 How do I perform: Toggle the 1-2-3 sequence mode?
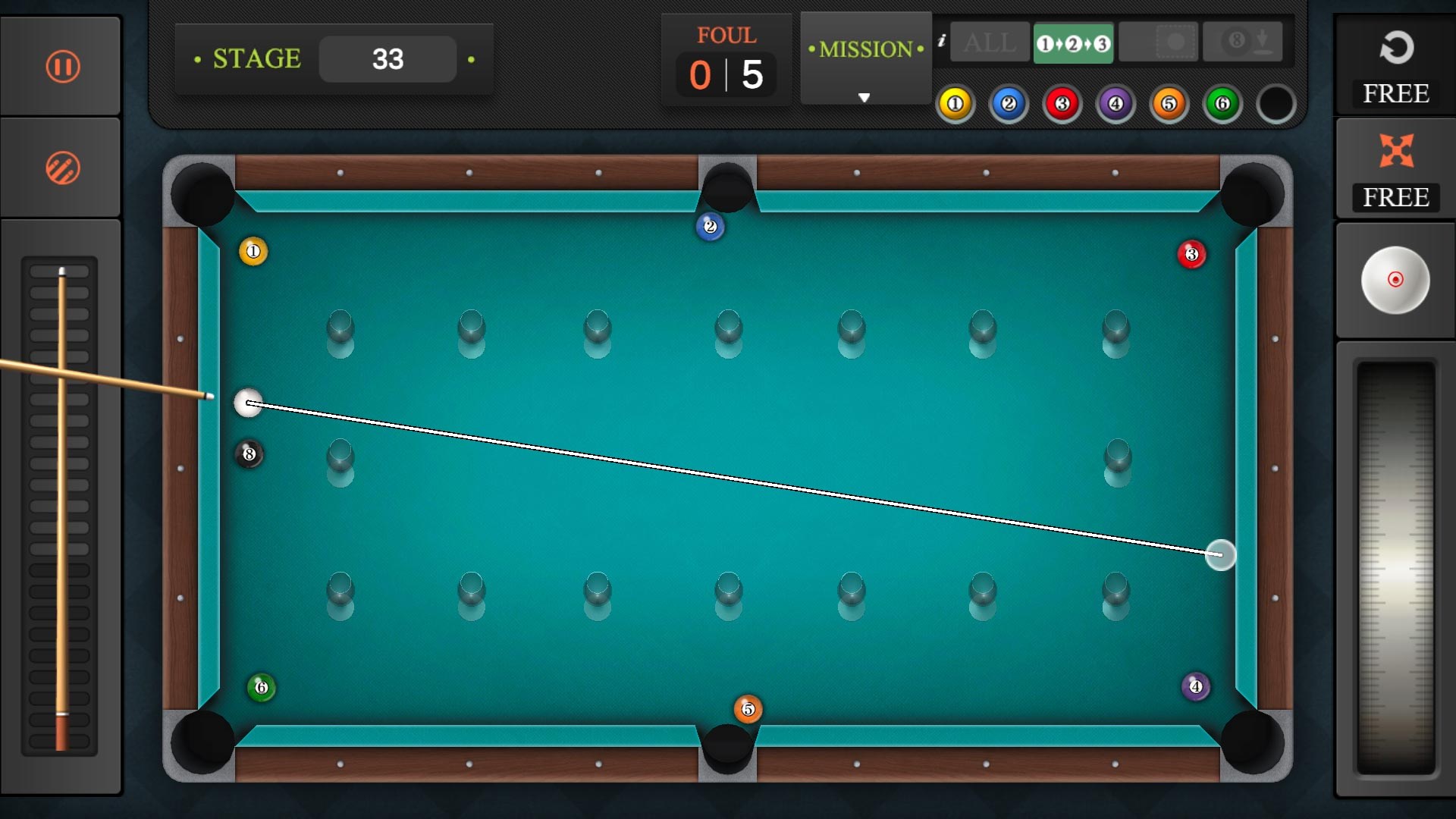point(1073,43)
